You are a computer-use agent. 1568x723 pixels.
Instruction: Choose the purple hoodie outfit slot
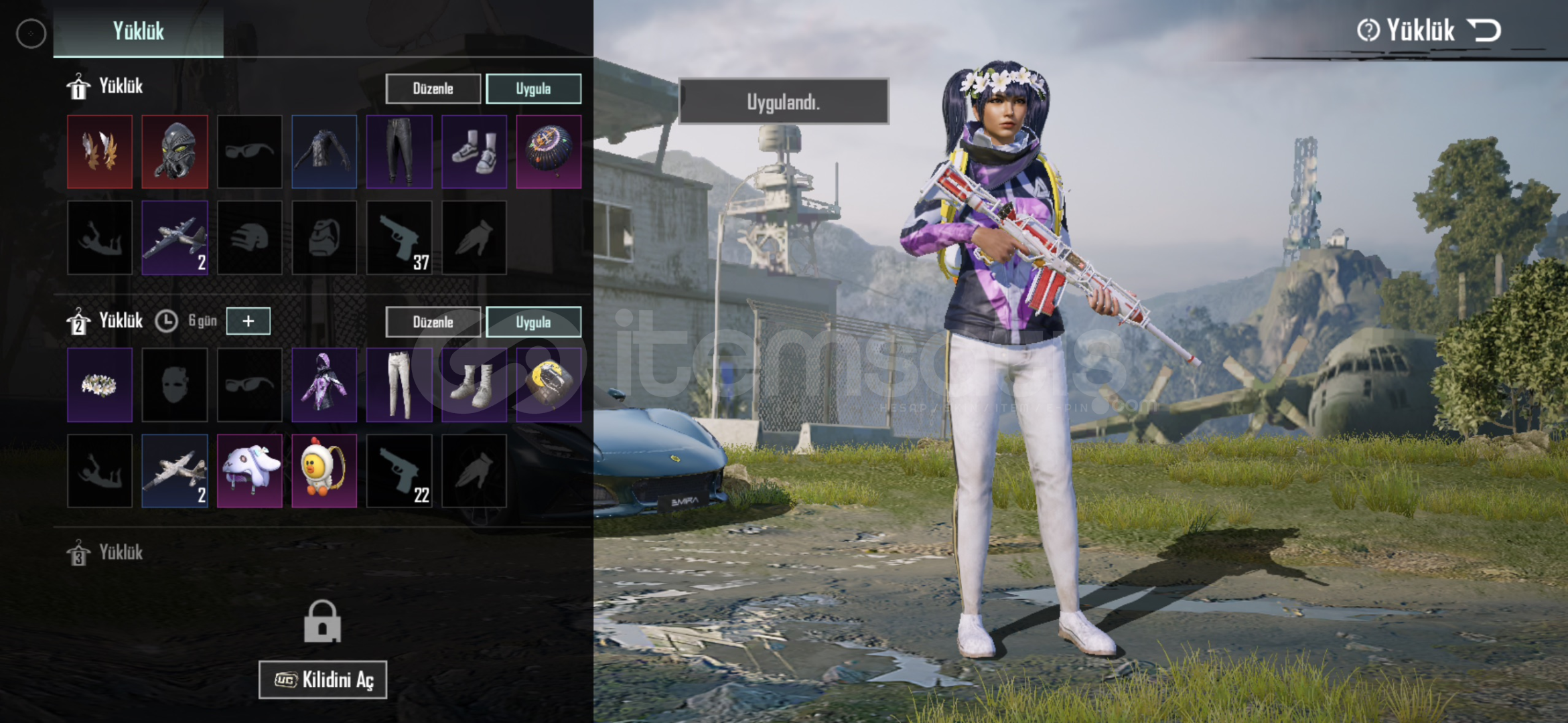(x=324, y=385)
